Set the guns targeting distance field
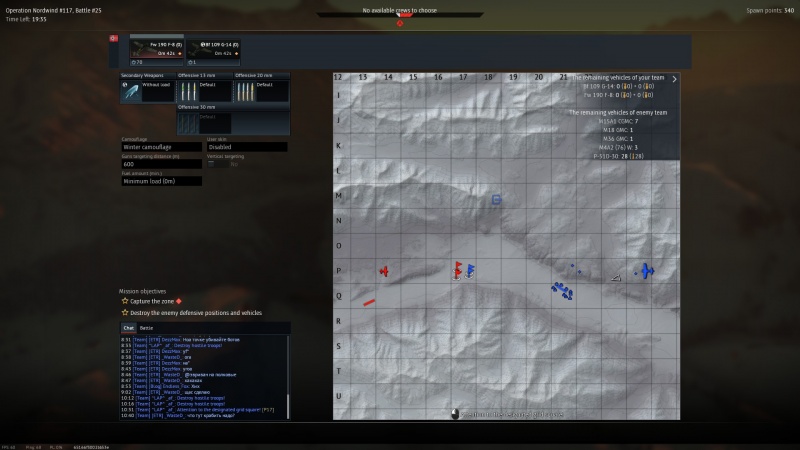 coord(160,164)
